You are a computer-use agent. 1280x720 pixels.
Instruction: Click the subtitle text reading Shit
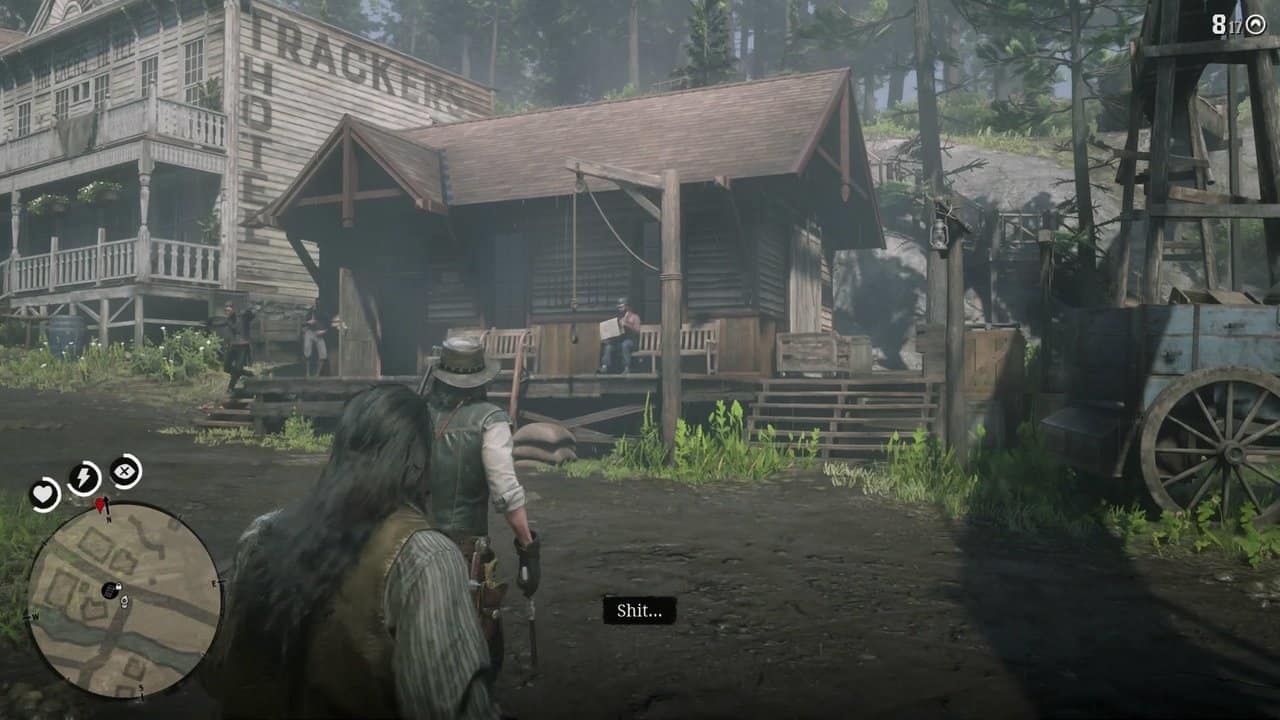[642, 611]
